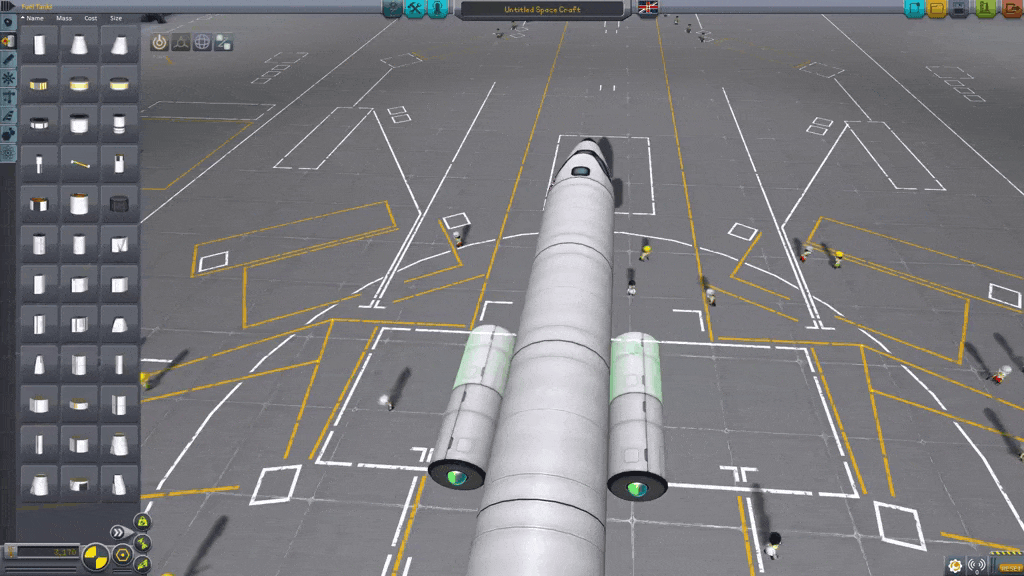Select the Re-root tool icon
The height and width of the screenshot is (576, 1024).
[x=224, y=42]
